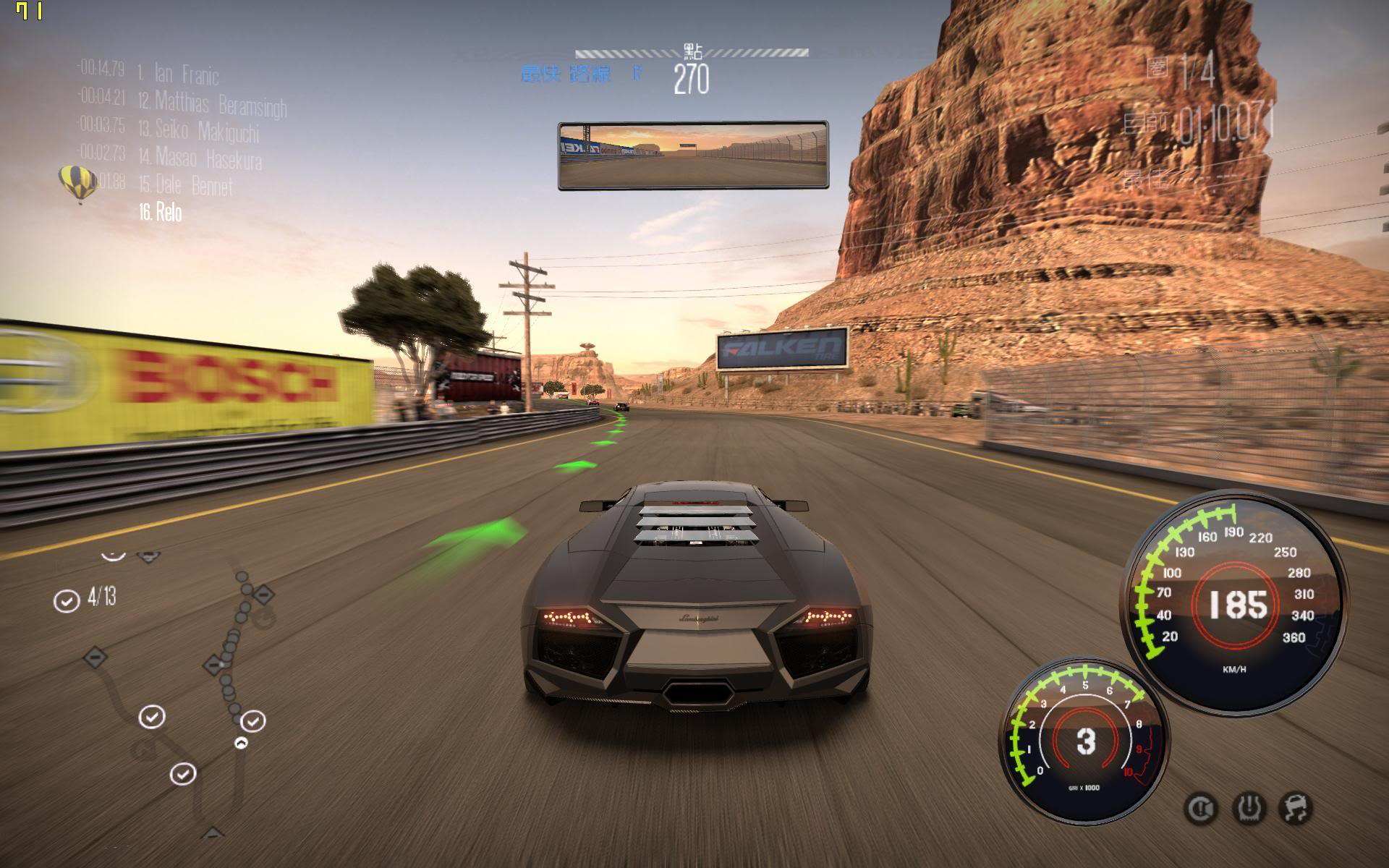Click the rear-view mirror display
Image resolution: width=1389 pixels, height=868 pixels.
692,156
